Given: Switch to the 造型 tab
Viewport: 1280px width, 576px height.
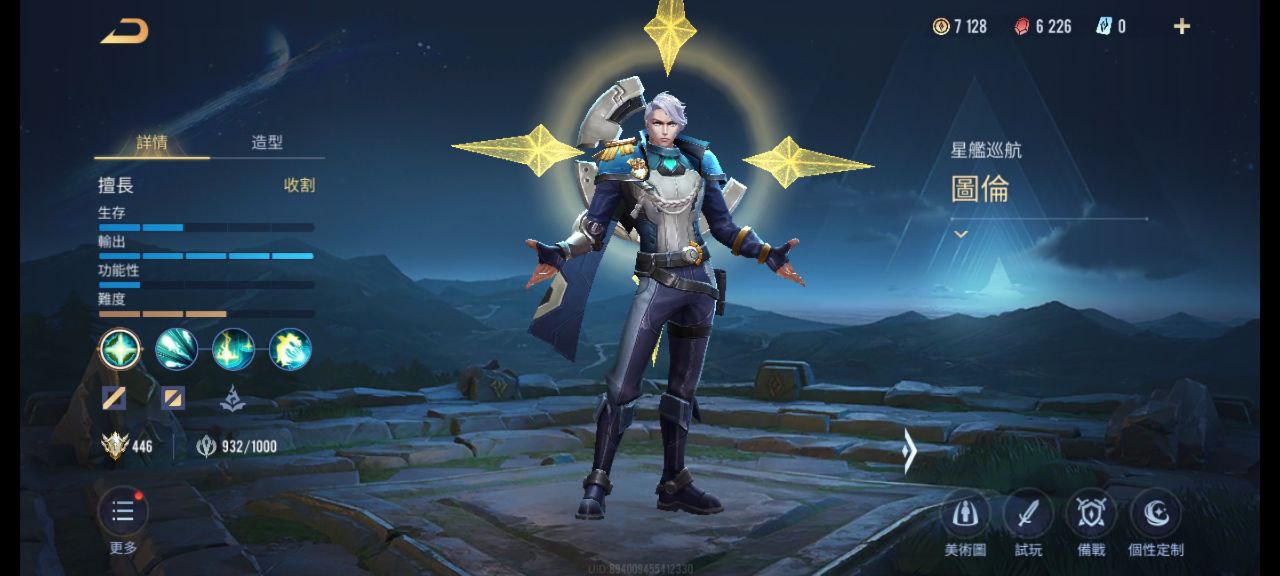Looking at the screenshot, I should (x=267, y=142).
